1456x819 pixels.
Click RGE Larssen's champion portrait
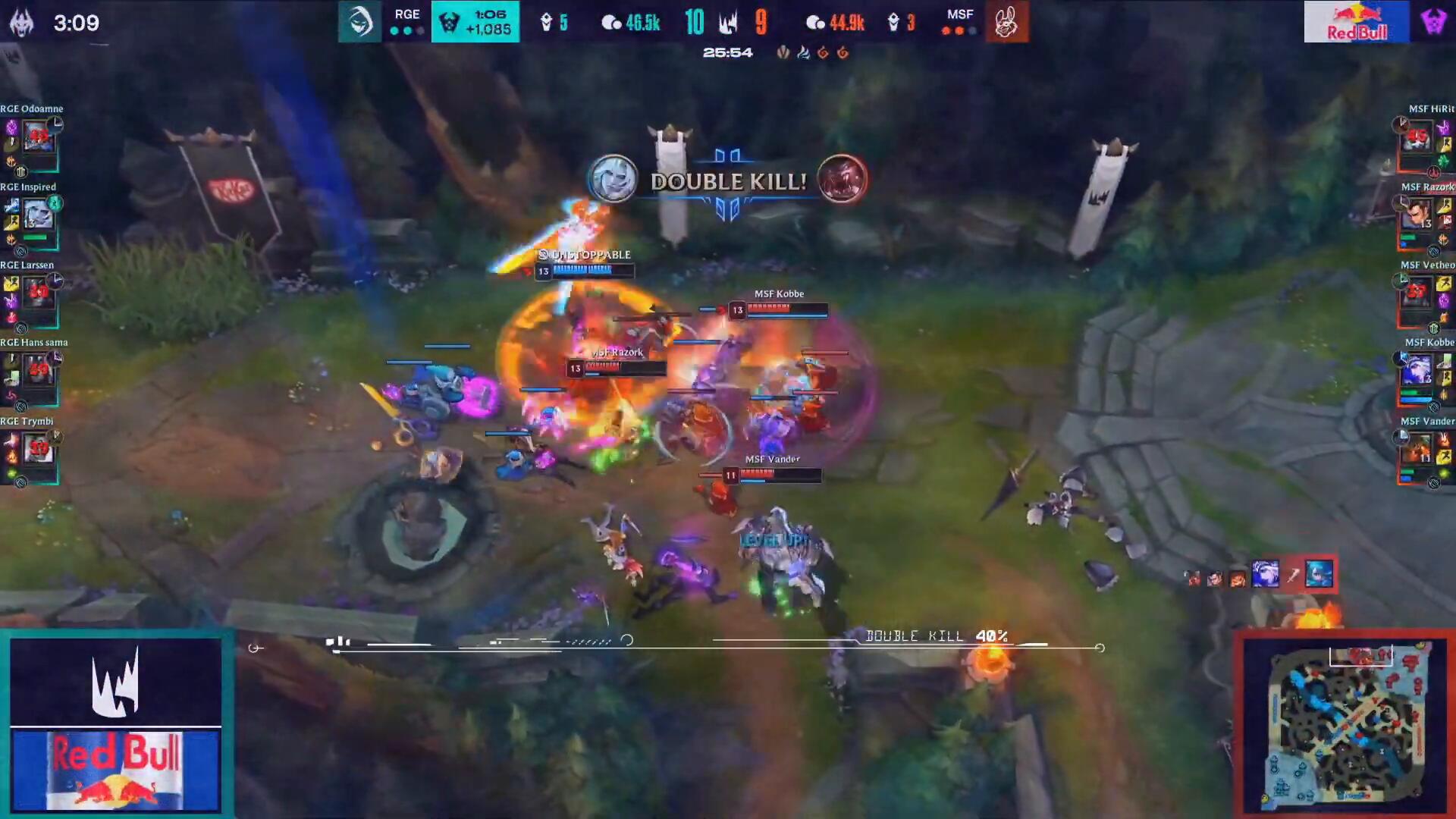coord(38,293)
